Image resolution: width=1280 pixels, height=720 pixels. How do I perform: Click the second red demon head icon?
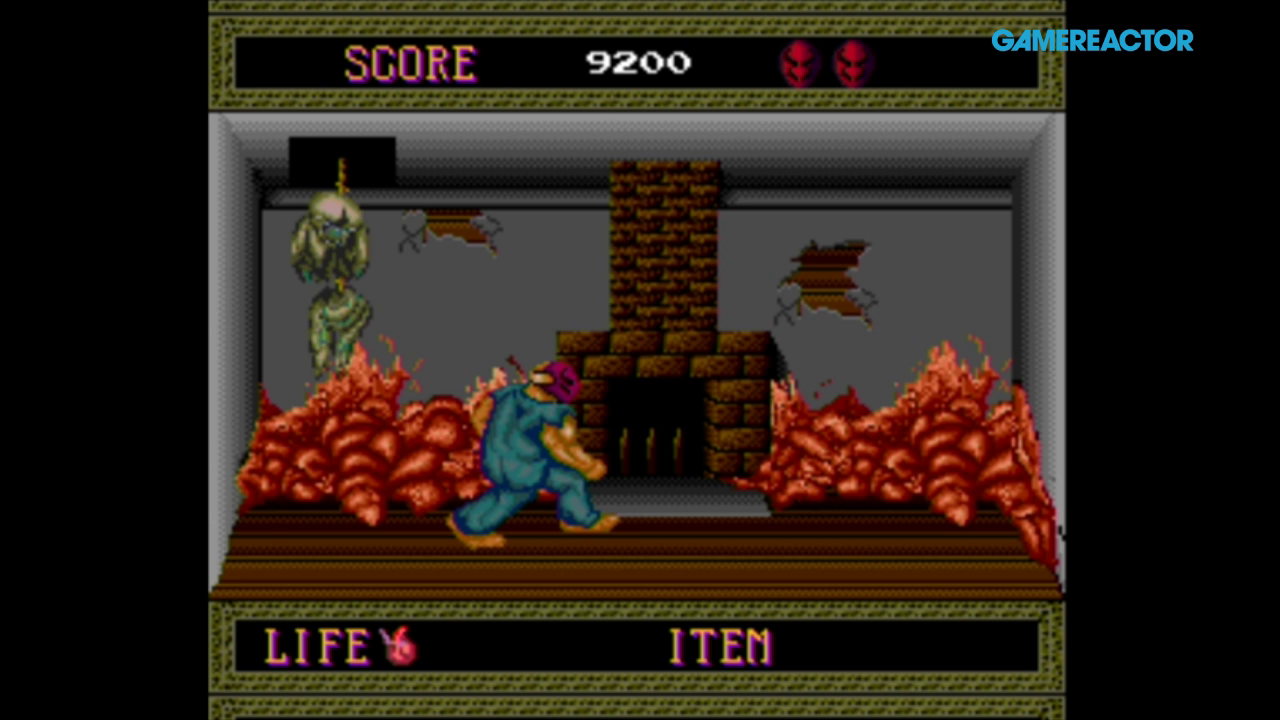coord(851,64)
